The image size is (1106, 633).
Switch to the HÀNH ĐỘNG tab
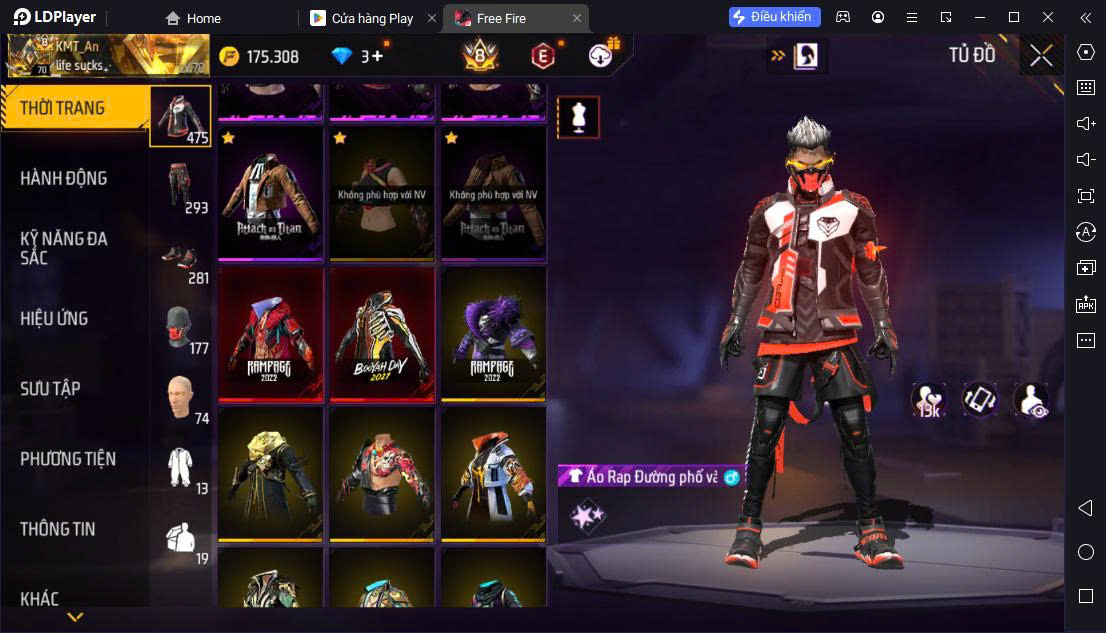[63, 178]
